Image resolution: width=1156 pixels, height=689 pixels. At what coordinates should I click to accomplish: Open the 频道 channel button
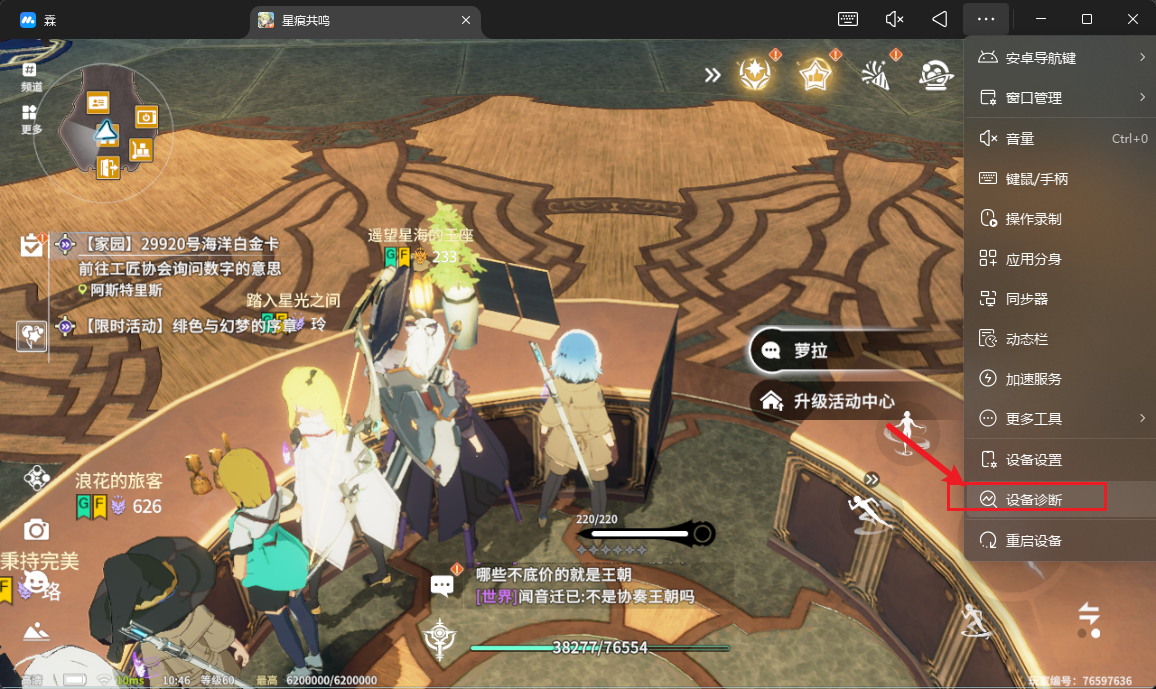click(x=31, y=77)
